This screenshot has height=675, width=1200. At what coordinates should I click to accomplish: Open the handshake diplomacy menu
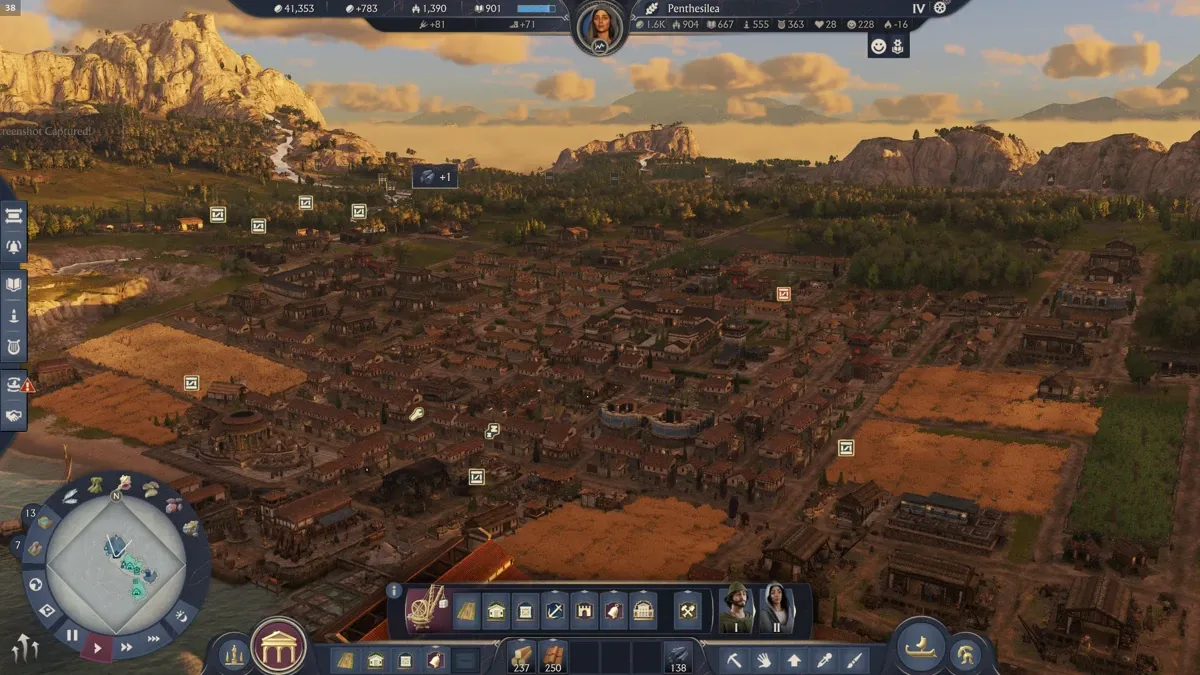pos(14,413)
